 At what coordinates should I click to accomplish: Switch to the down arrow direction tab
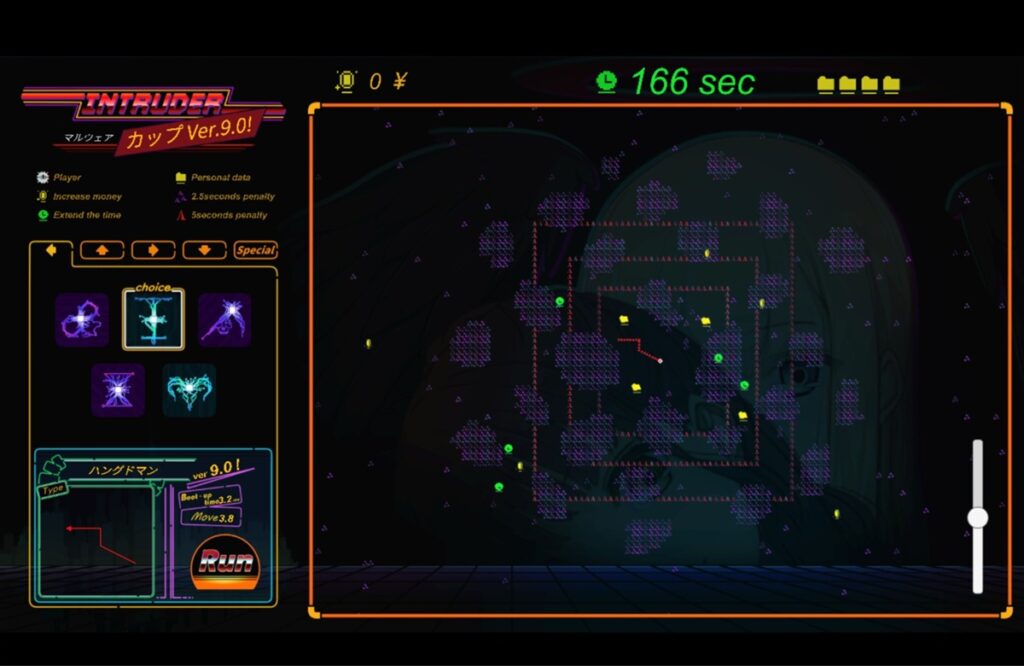click(204, 250)
